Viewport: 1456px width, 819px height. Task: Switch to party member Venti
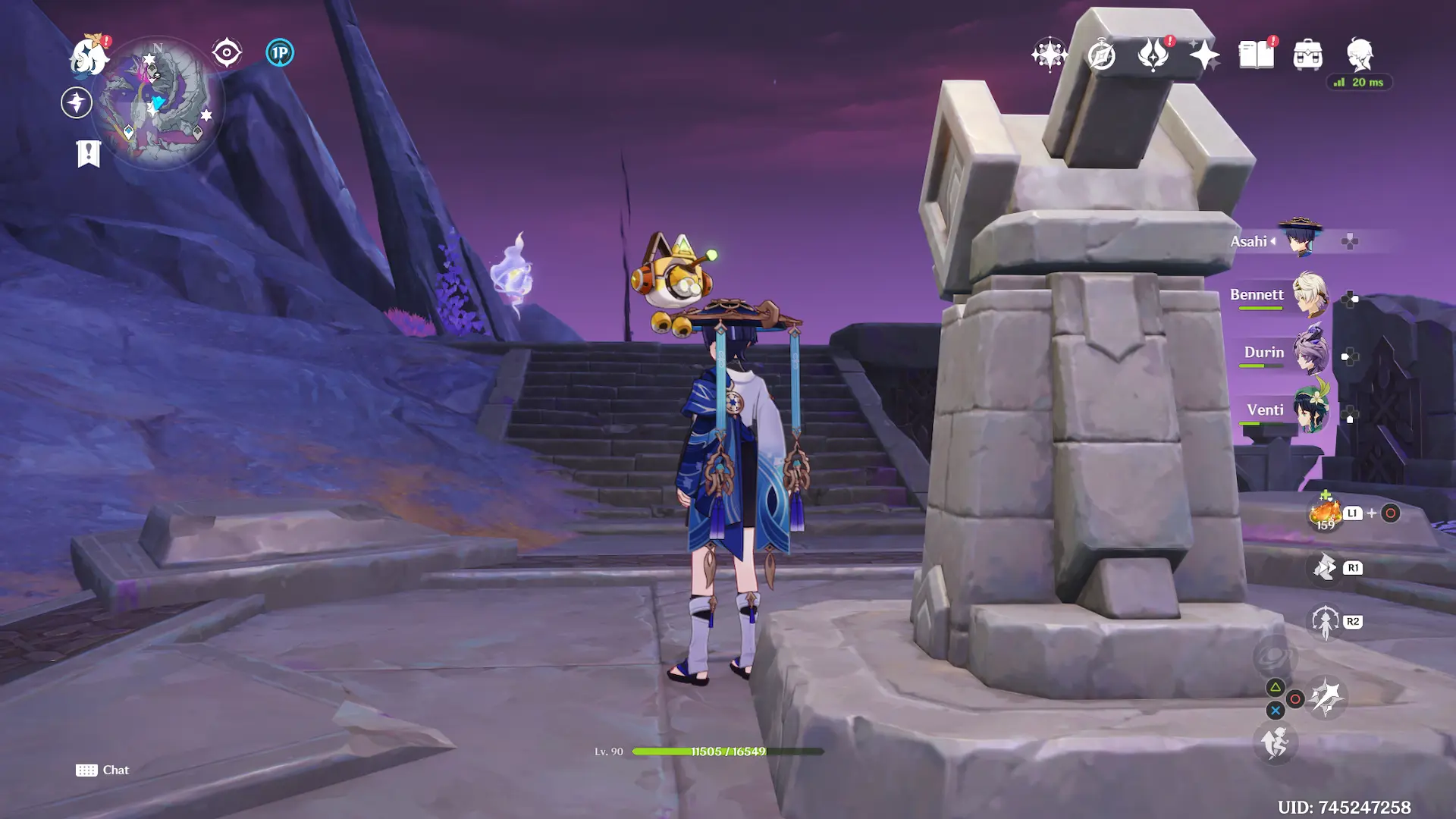pyautogui.click(x=1309, y=409)
